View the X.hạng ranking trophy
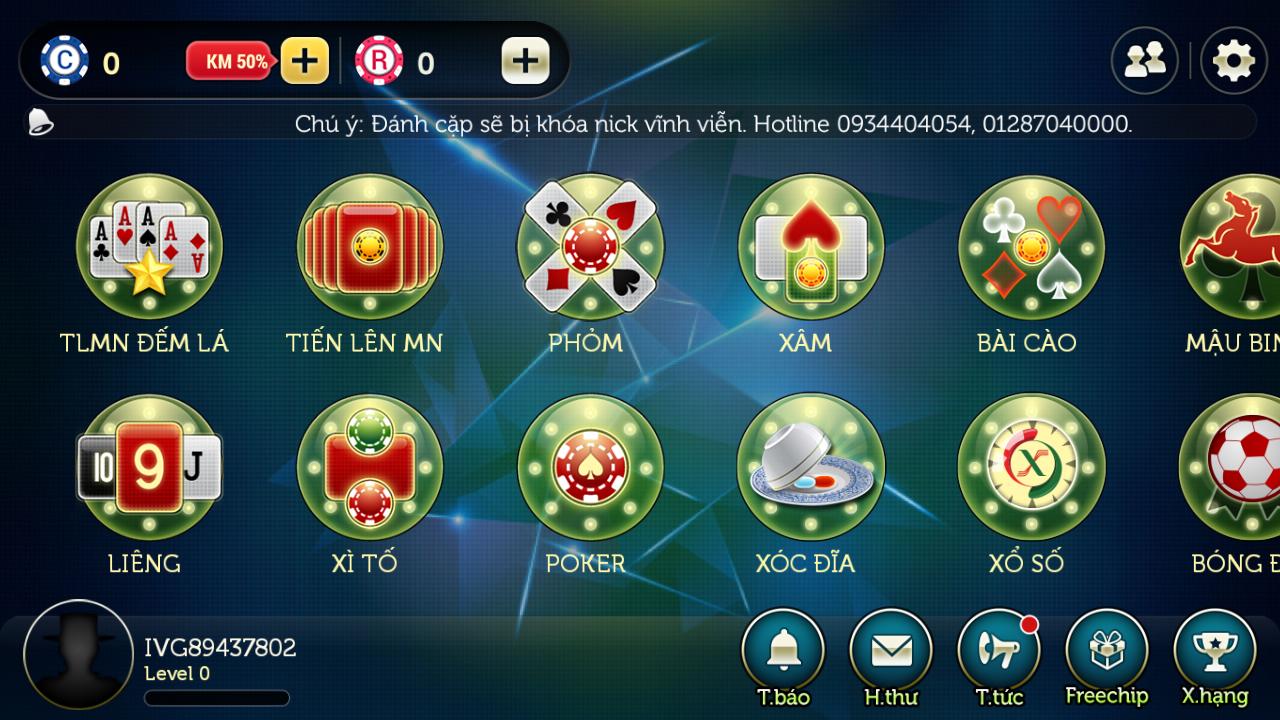 pos(1215,650)
